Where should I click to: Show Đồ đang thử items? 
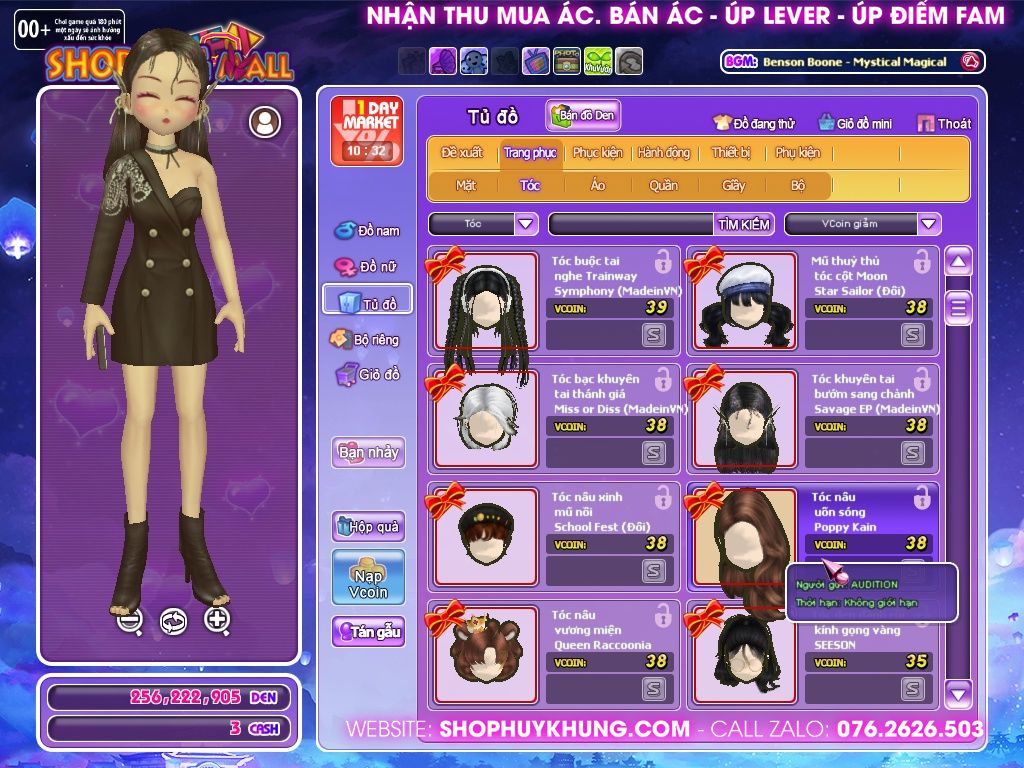[753, 124]
